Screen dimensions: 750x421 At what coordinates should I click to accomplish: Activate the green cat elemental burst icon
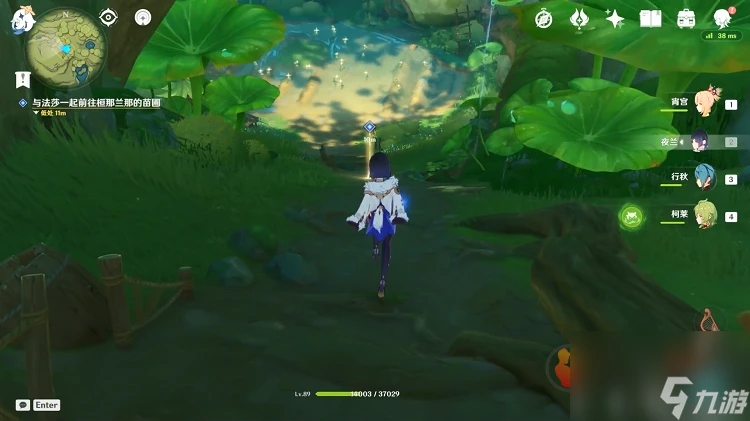tap(632, 214)
